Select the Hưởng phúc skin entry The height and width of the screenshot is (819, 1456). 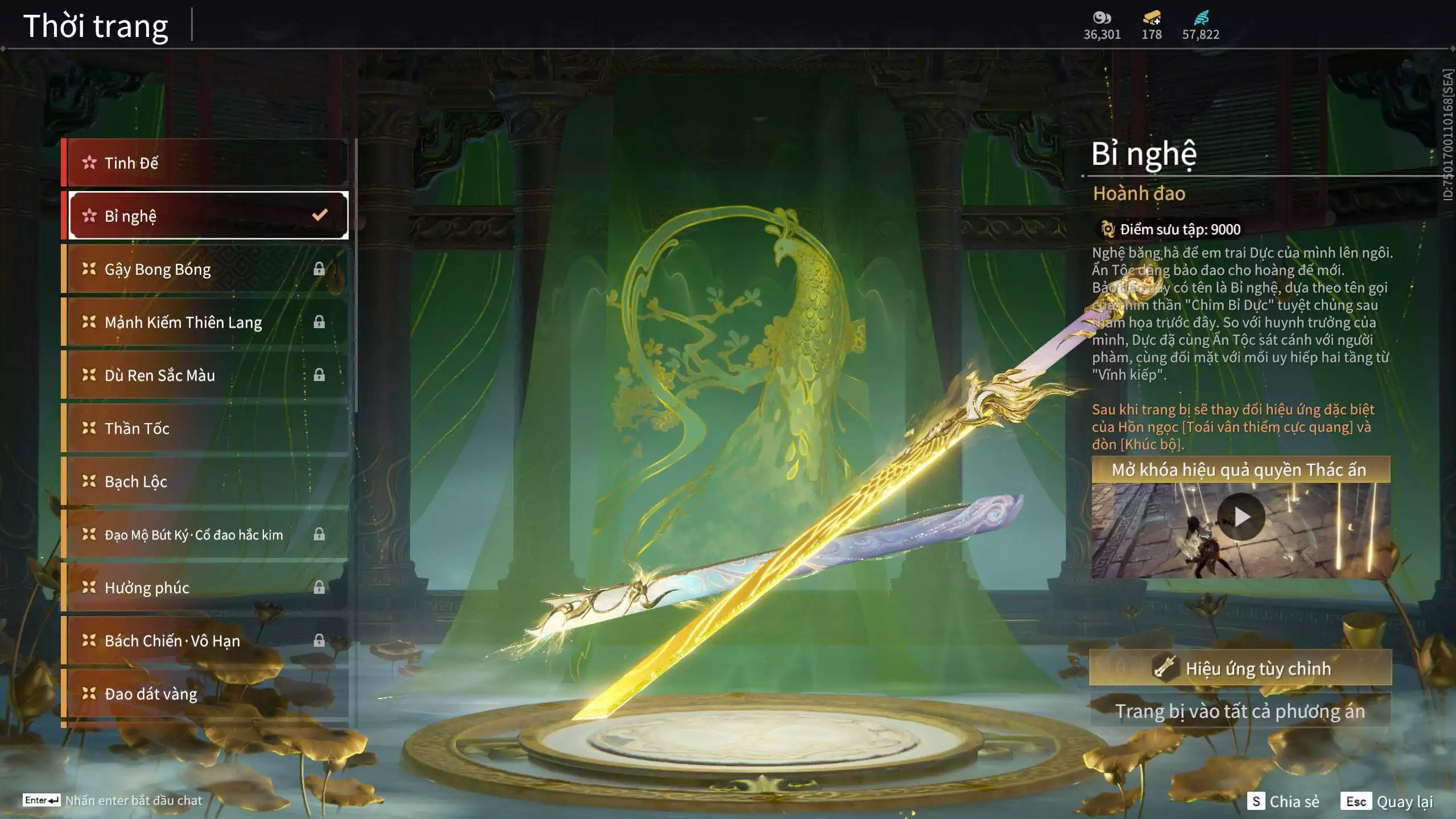point(205,588)
